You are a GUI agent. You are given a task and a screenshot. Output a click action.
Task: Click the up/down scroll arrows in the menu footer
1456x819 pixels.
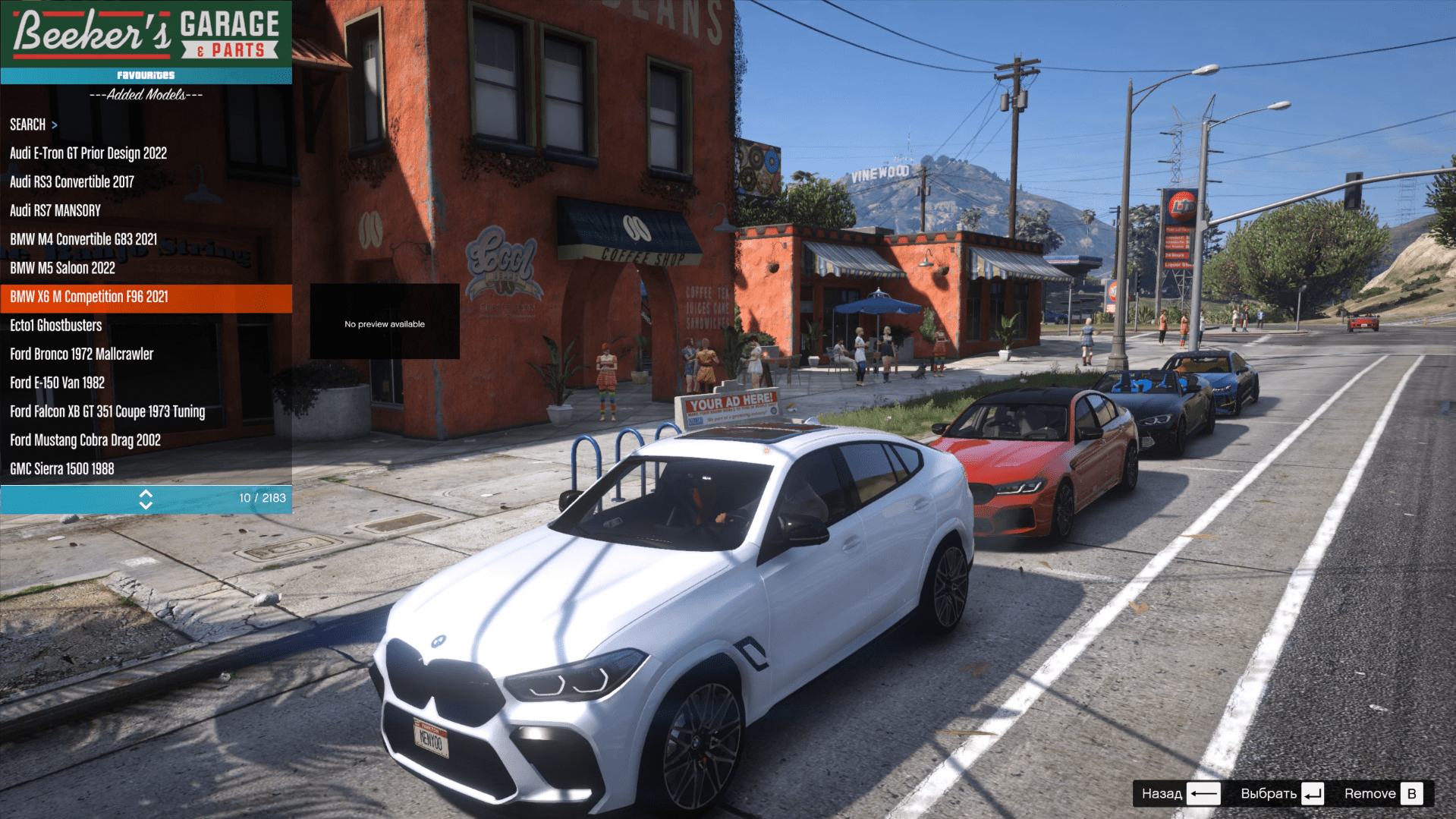coord(146,499)
